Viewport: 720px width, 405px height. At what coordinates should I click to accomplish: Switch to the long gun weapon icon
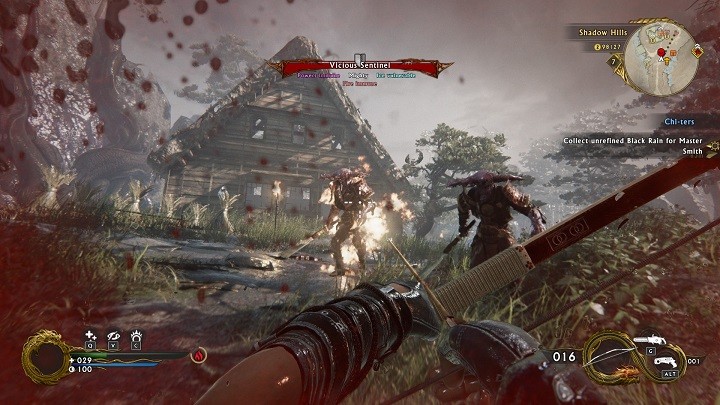click(650, 340)
